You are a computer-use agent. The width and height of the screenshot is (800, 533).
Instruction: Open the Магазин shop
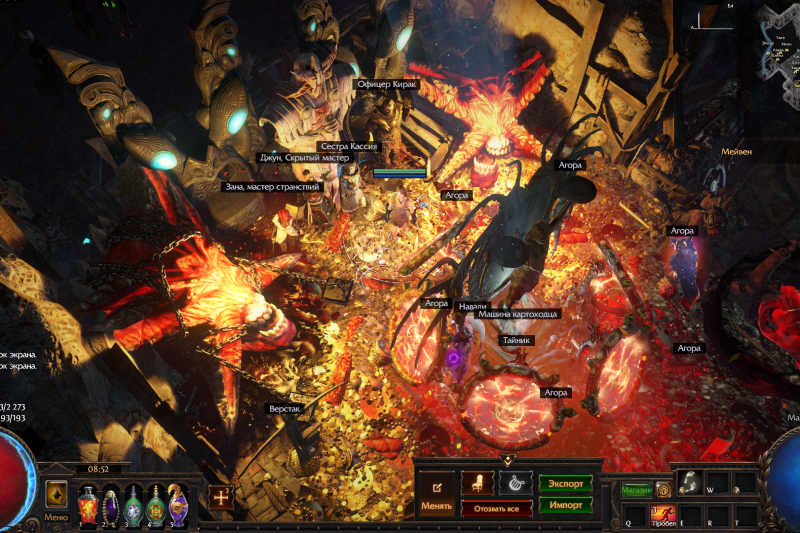pos(636,490)
